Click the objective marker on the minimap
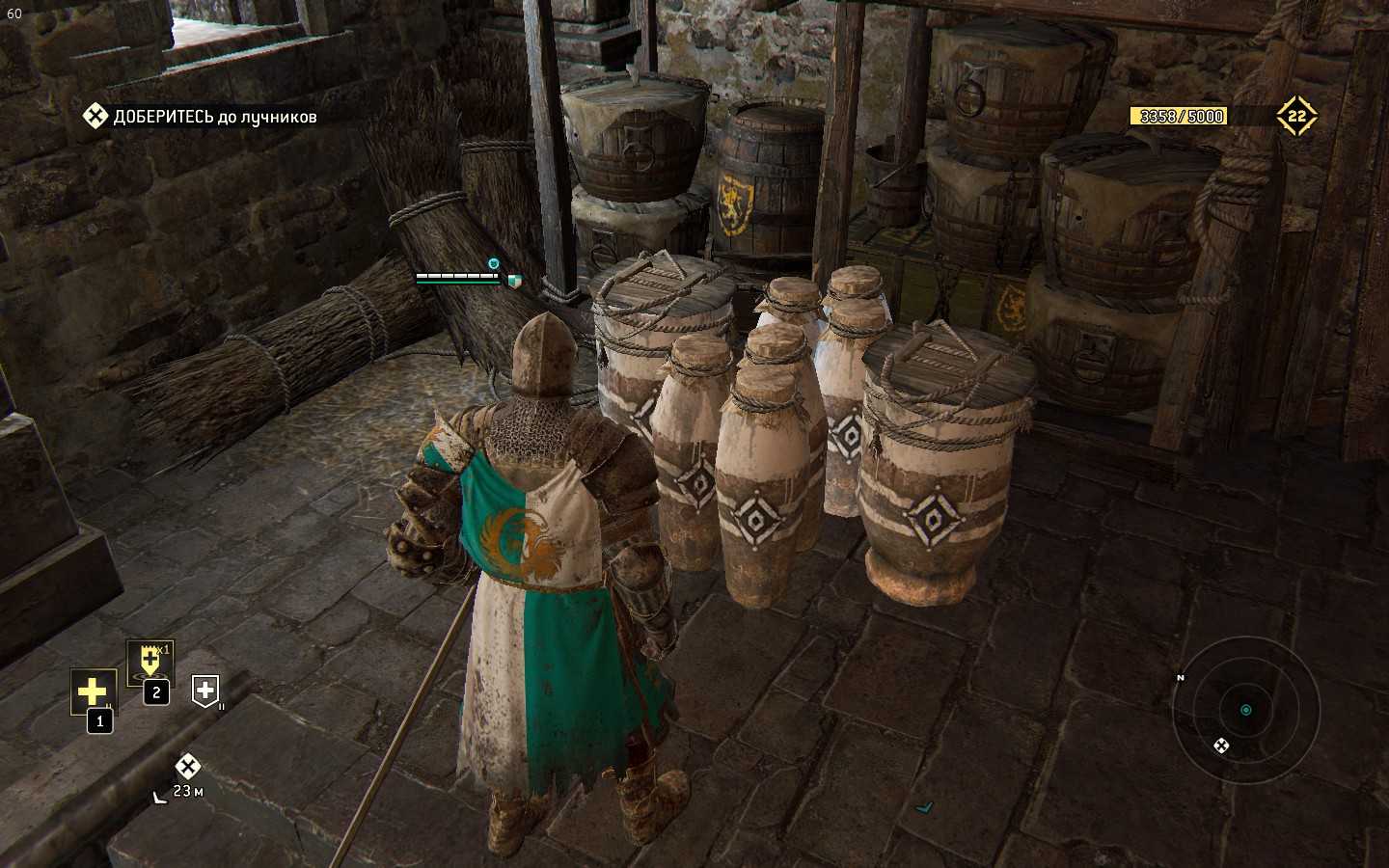Screen dimensions: 1389x868 [x=1221, y=745]
